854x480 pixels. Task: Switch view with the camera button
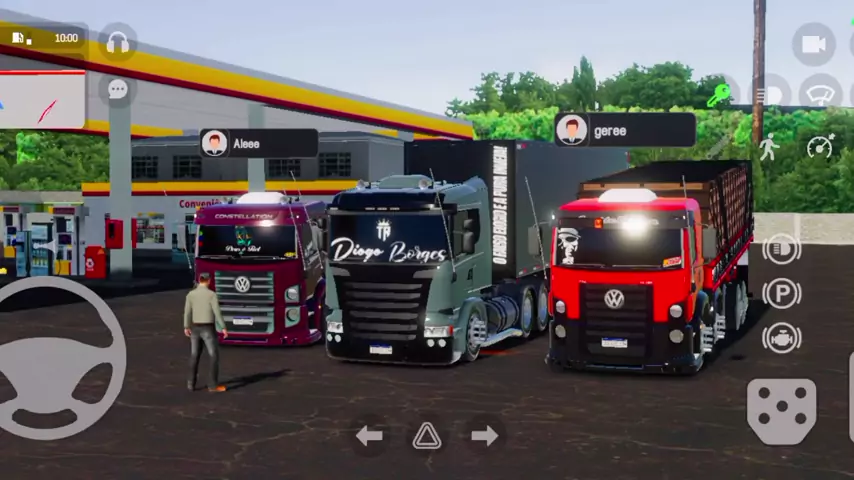click(813, 43)
